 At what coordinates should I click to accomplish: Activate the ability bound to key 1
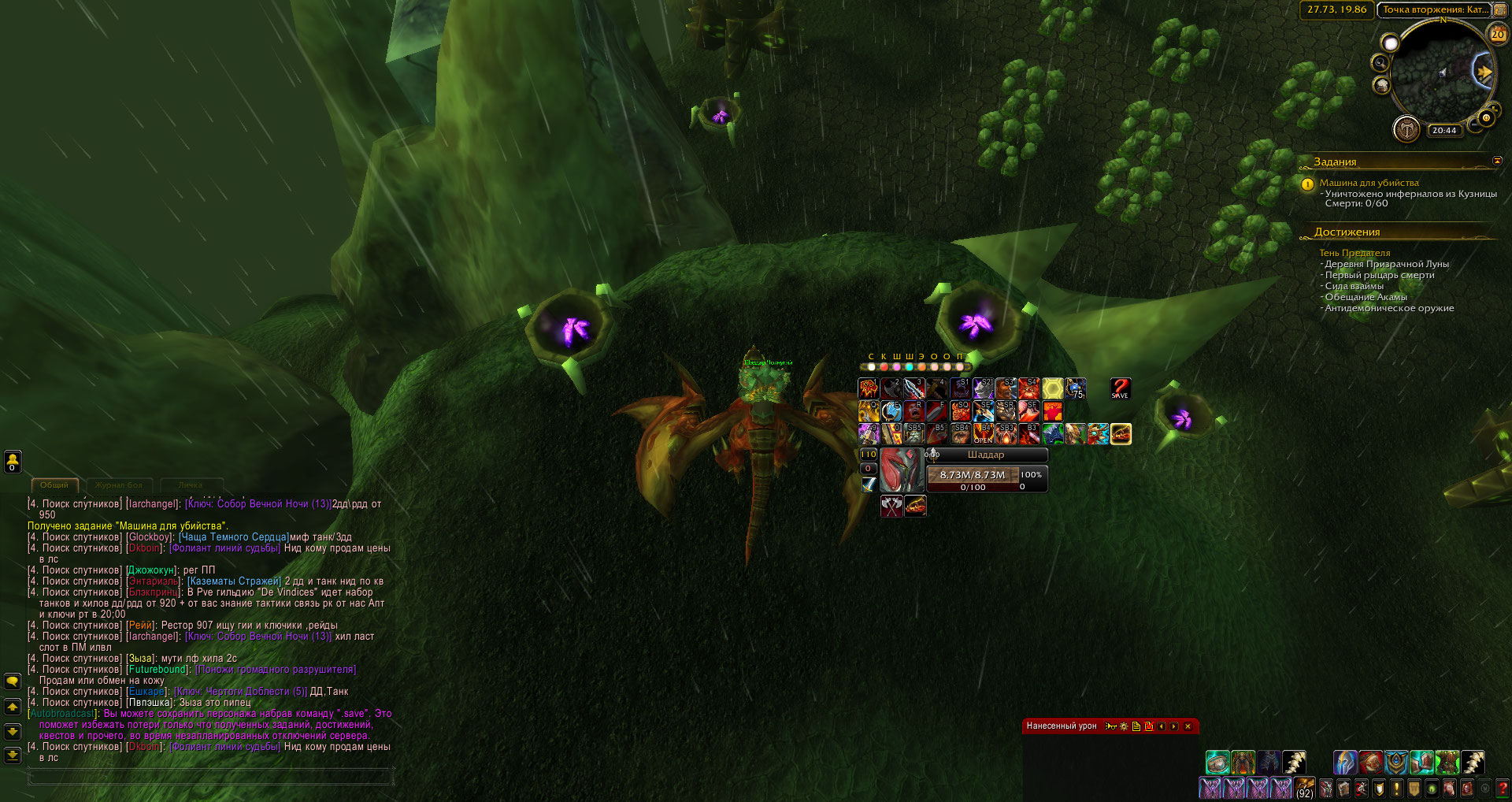pos(868,388)
